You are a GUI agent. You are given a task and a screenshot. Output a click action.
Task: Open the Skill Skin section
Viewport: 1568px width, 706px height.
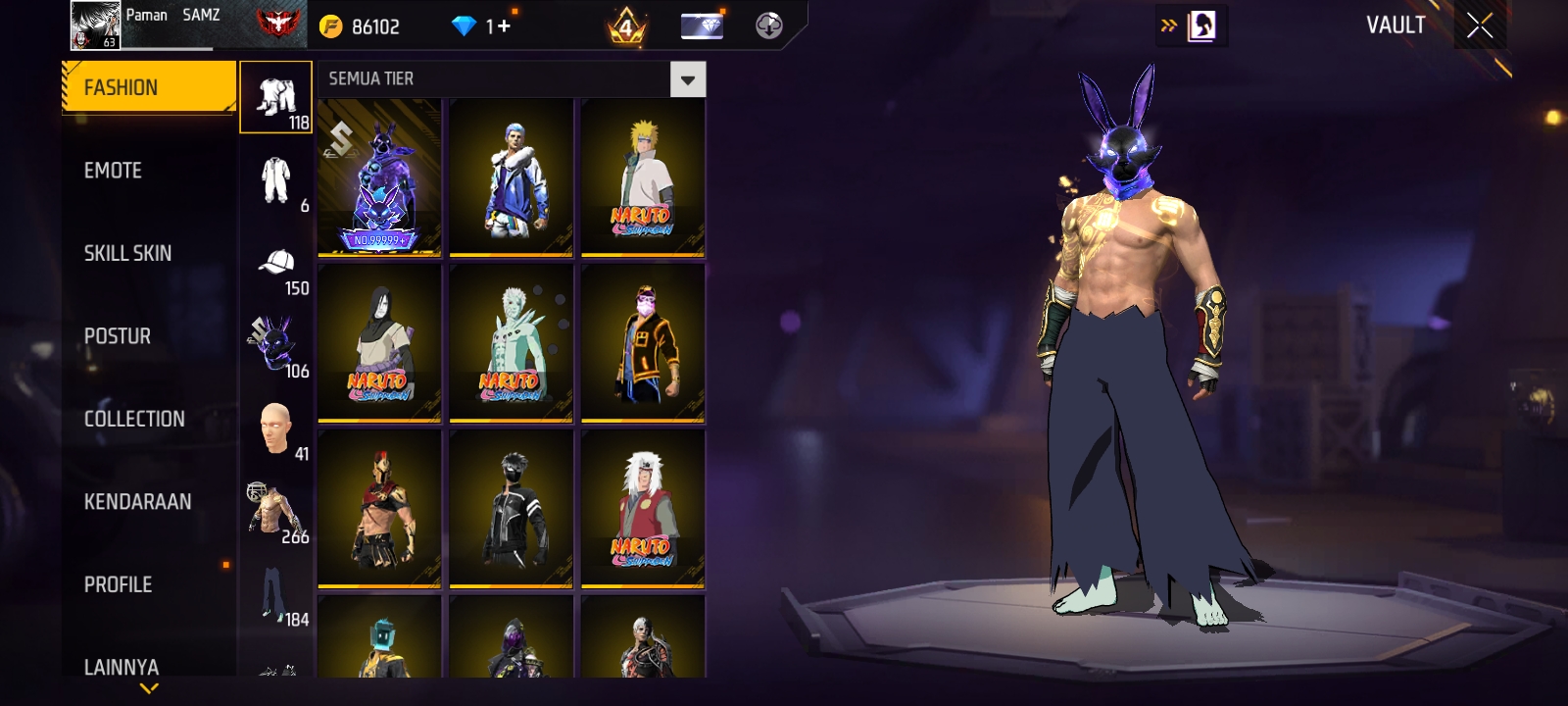(128, 253)
